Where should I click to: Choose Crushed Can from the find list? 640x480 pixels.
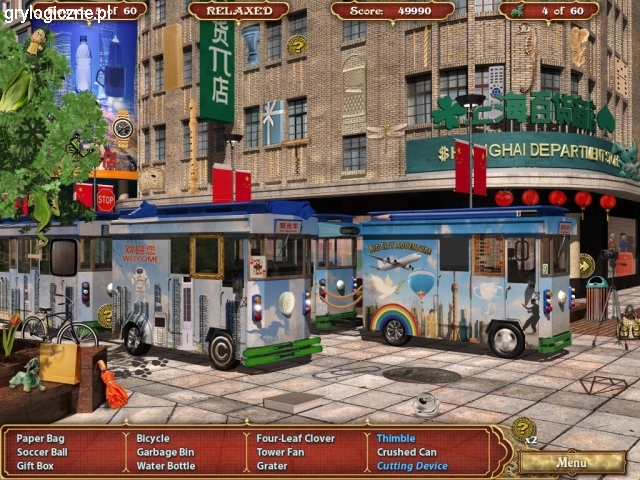tap(406, 452)
